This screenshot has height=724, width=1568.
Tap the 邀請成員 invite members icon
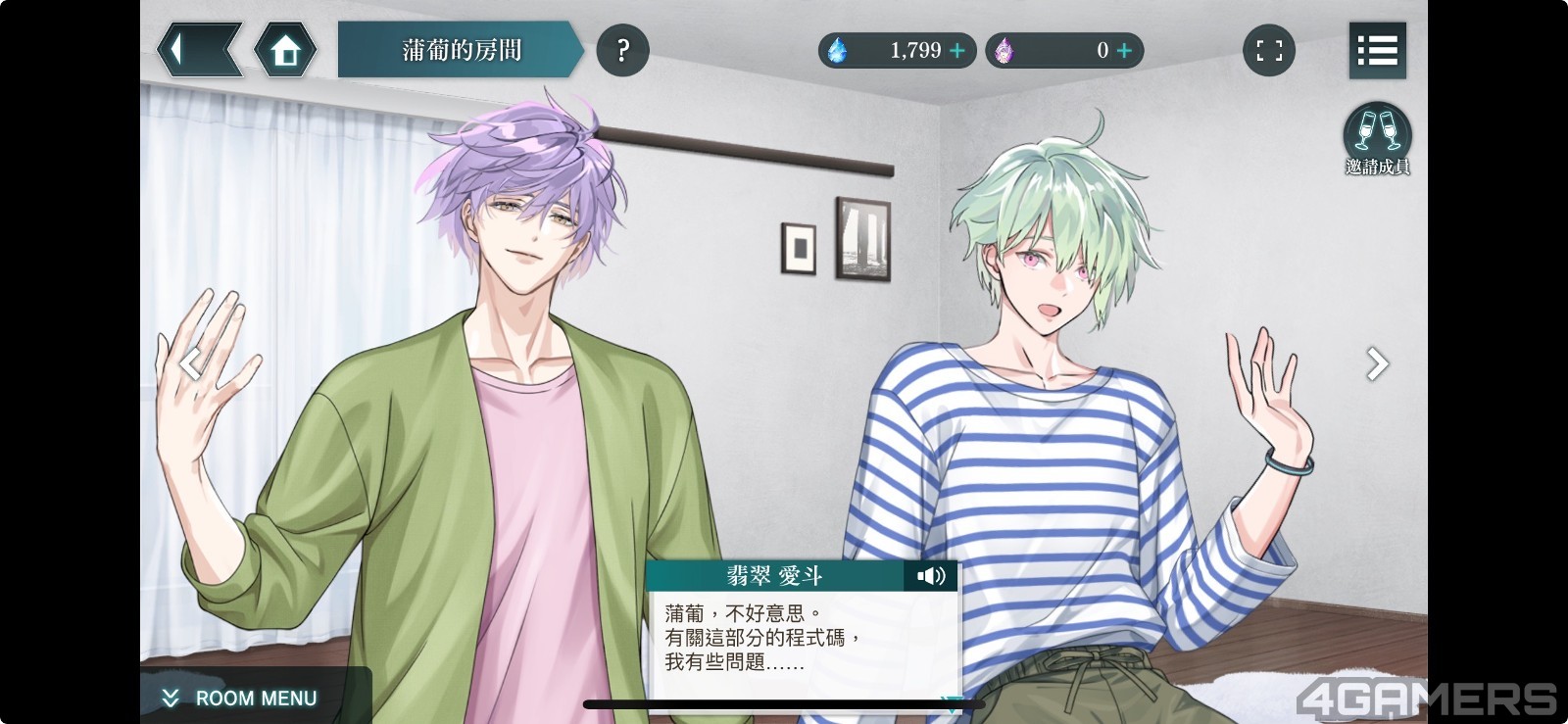tap(1377, 139)
